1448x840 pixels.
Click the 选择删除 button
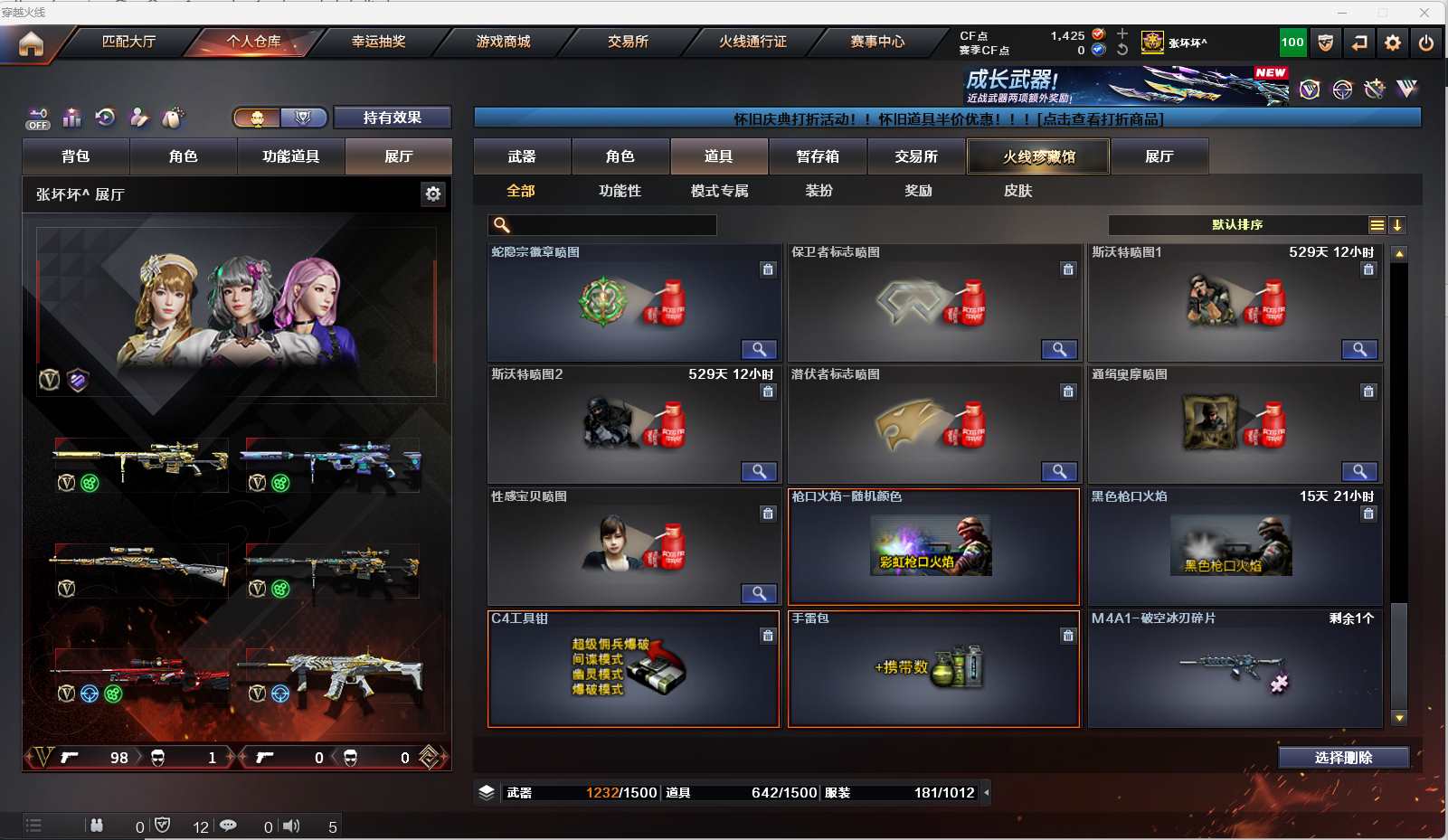(1343, 758)
